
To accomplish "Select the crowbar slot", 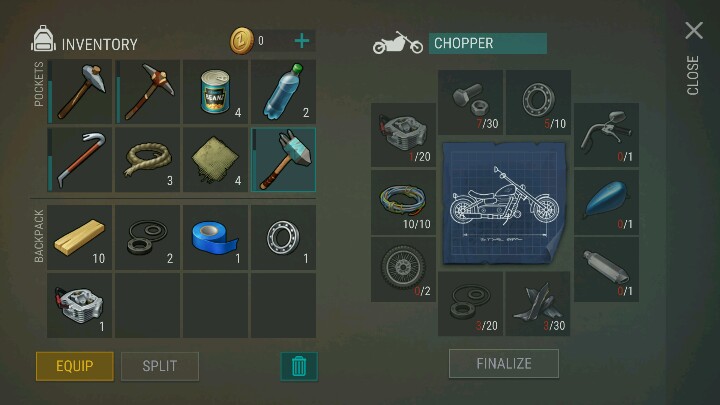I will (x=80, y=160).
